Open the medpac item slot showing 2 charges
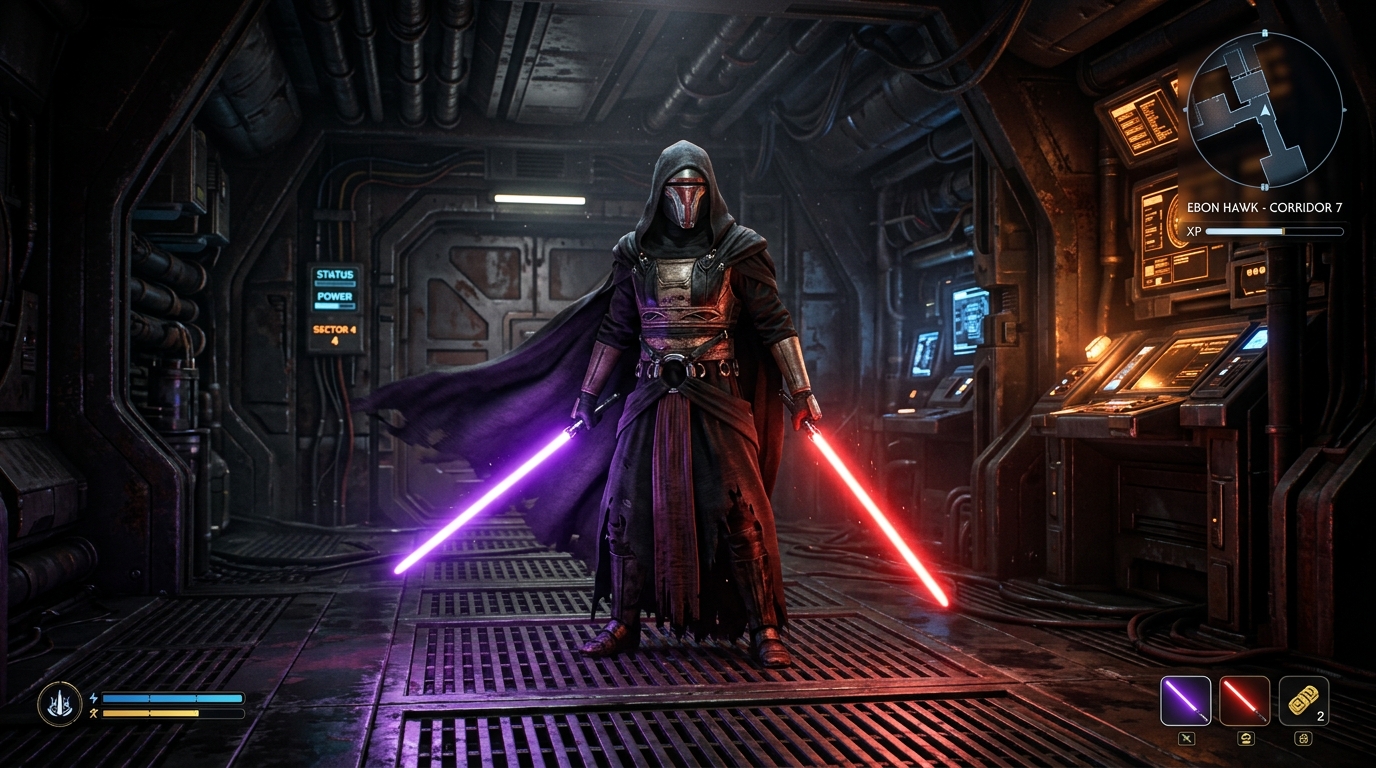The image size is (1376, 768). tap(1303, 700)
